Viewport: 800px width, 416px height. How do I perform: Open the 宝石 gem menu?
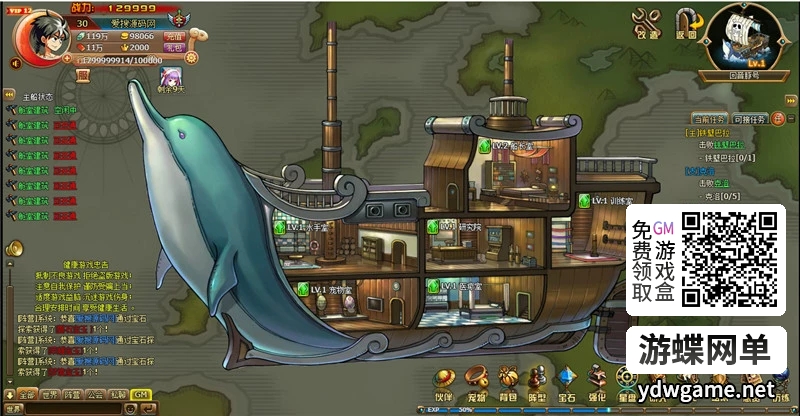tap(568, 381)
